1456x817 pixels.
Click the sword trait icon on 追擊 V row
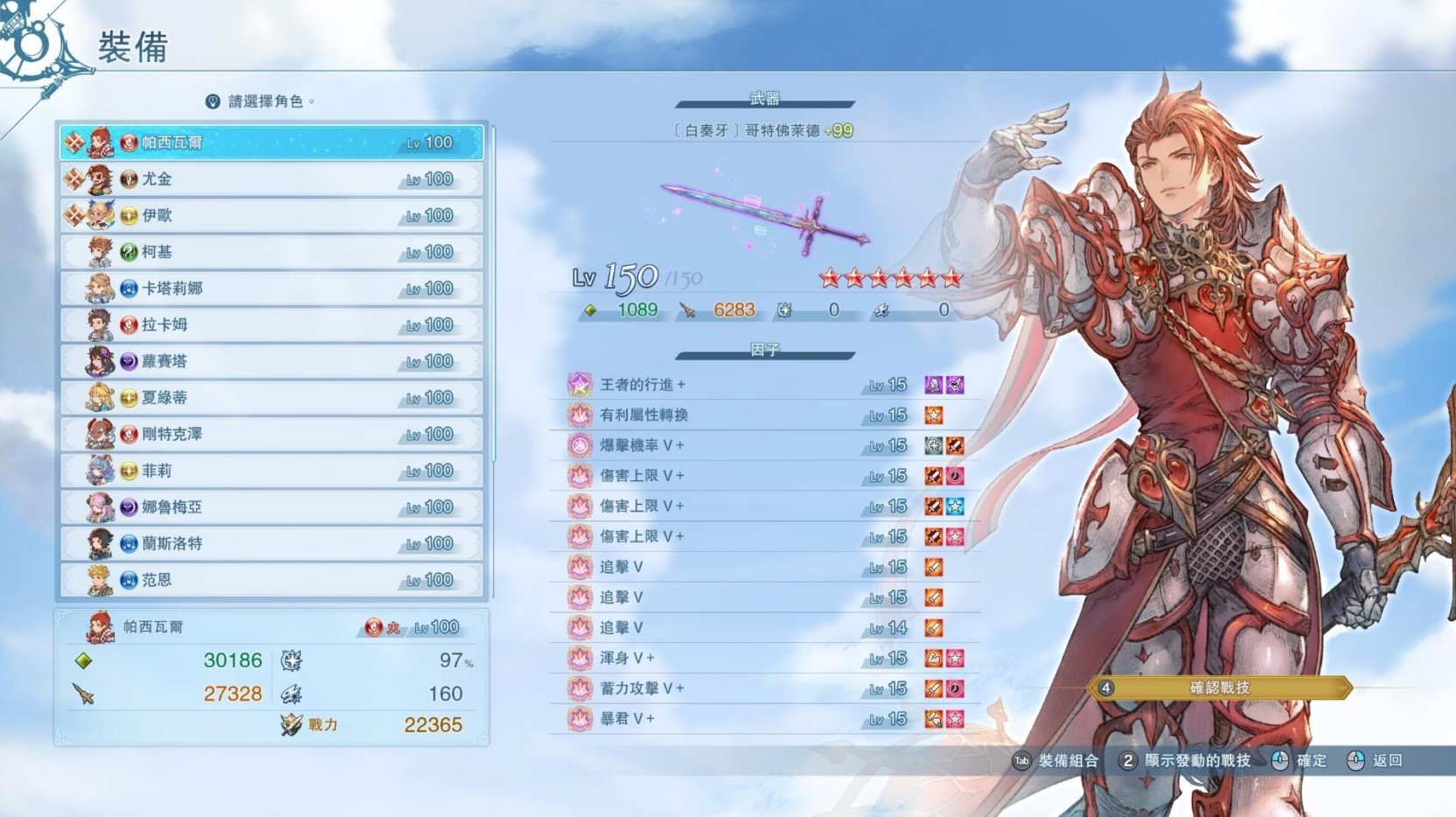pyautogui.click(x=934, y=567)
